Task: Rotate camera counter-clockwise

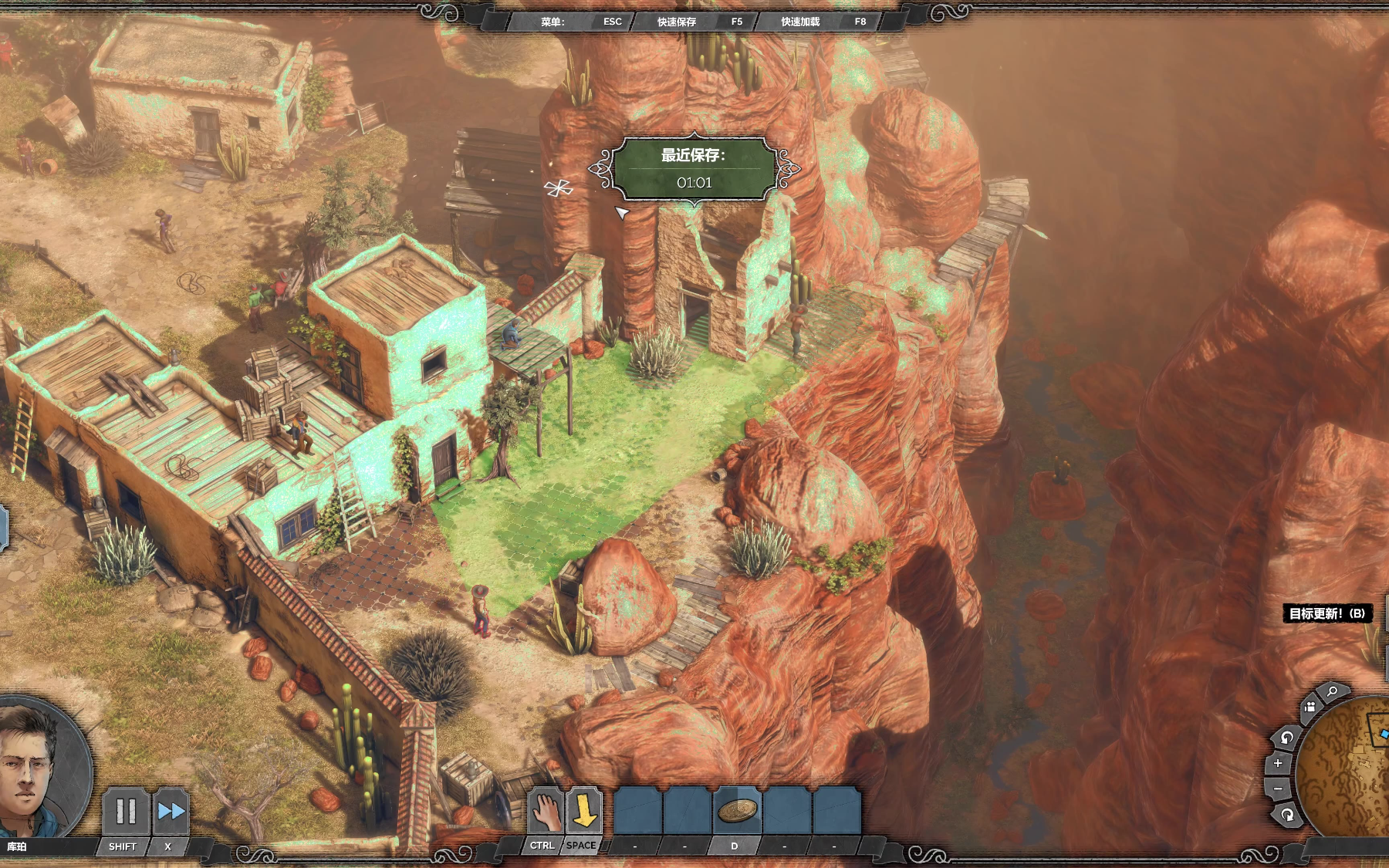Action: pos(1286,738)
